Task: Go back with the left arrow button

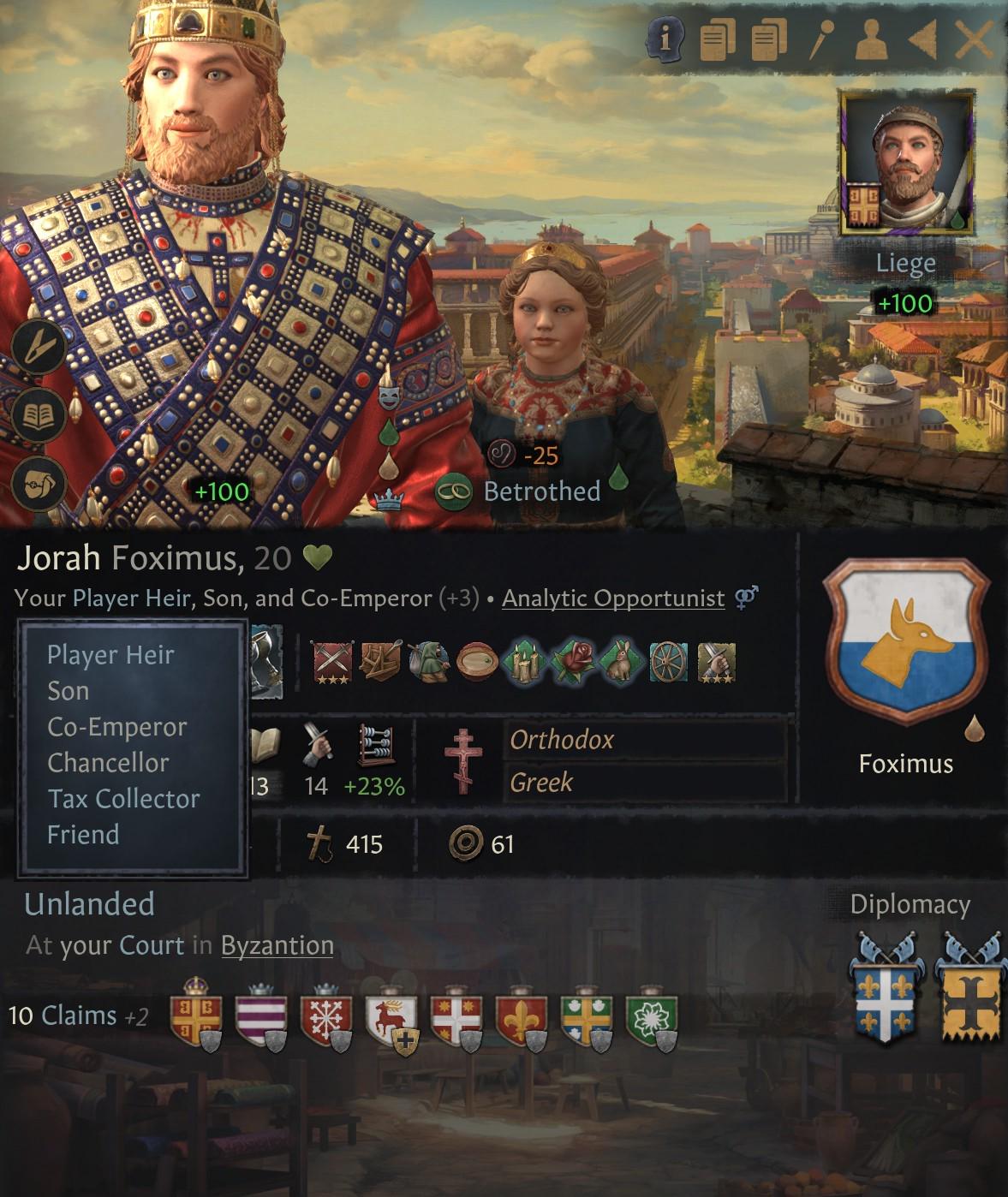Action: 922,39
